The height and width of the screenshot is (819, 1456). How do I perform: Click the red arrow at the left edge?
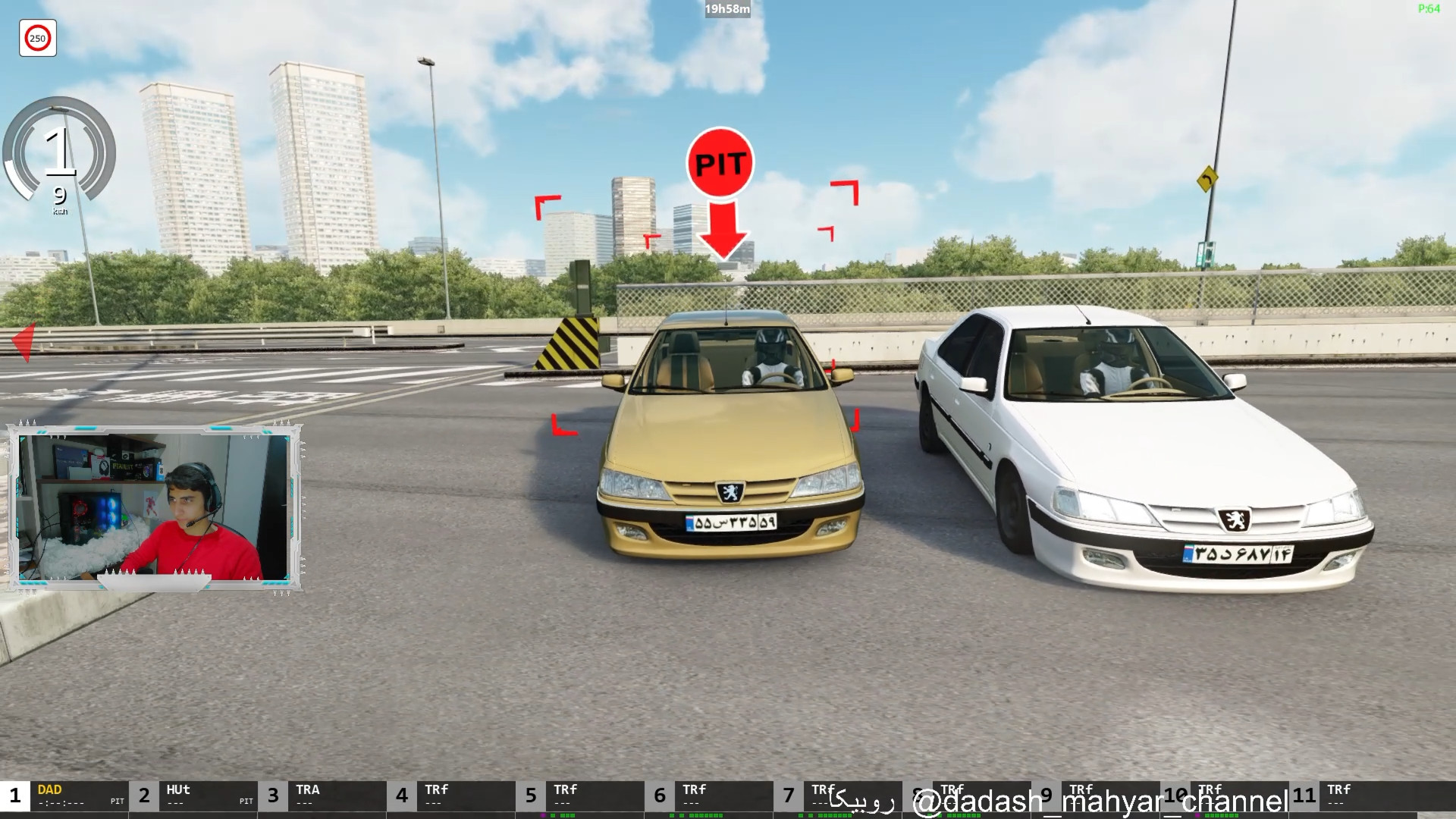(24, 341)
